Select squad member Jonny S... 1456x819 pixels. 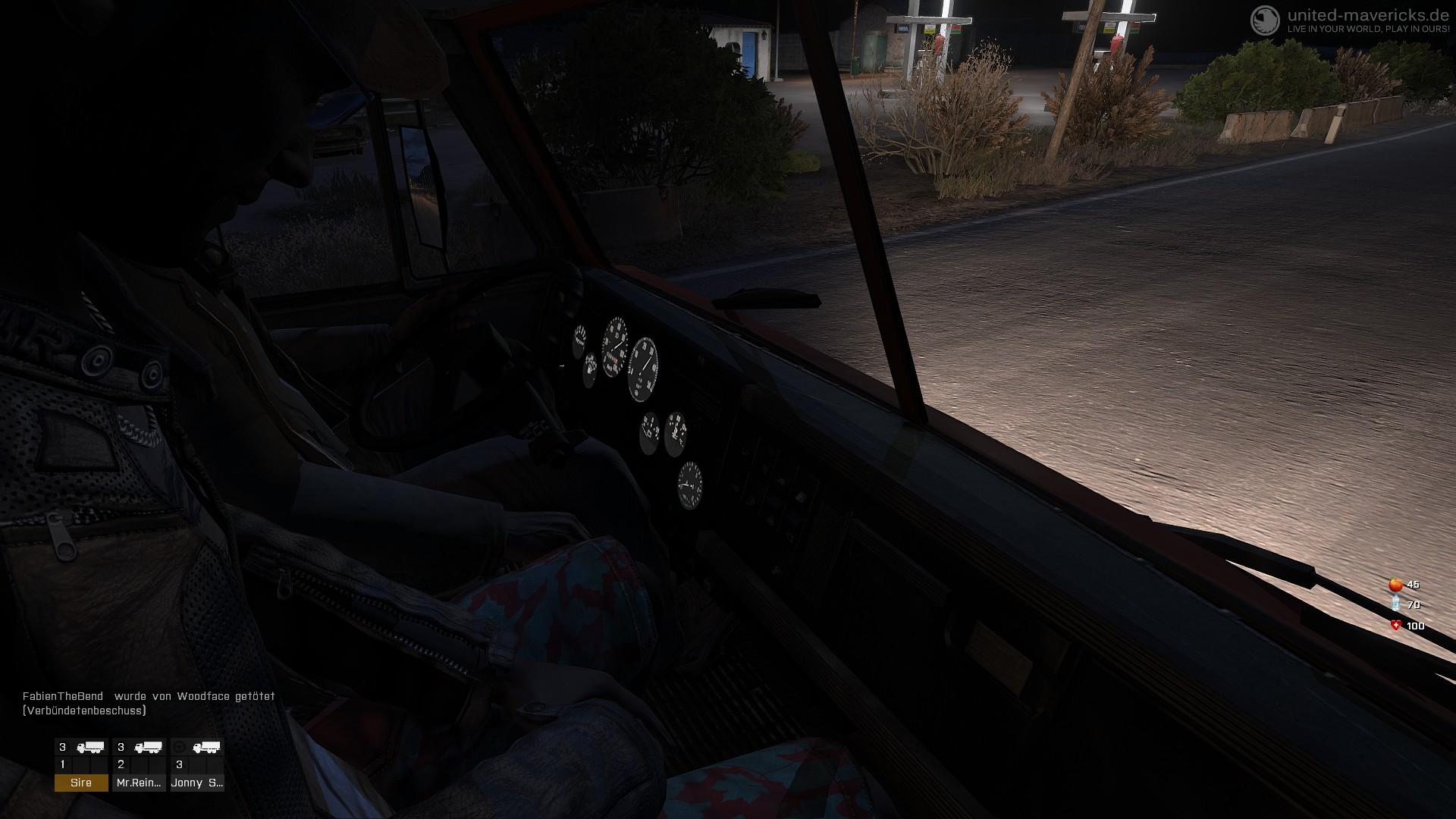point(196,783)
